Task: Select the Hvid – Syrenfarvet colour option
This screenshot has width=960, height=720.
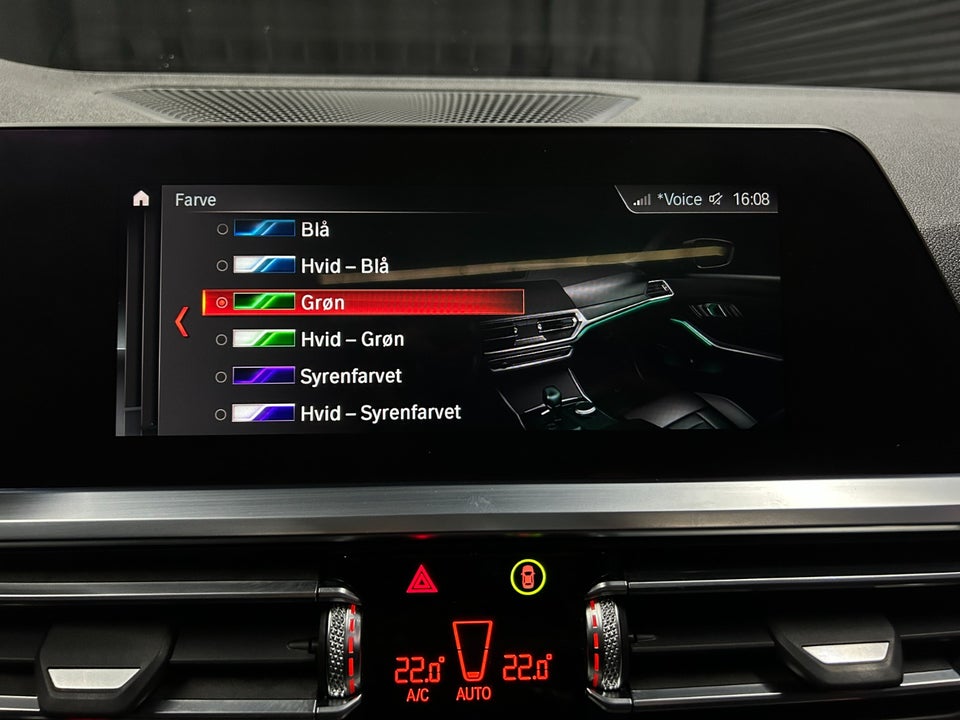Action: click(x=379, y=412)
